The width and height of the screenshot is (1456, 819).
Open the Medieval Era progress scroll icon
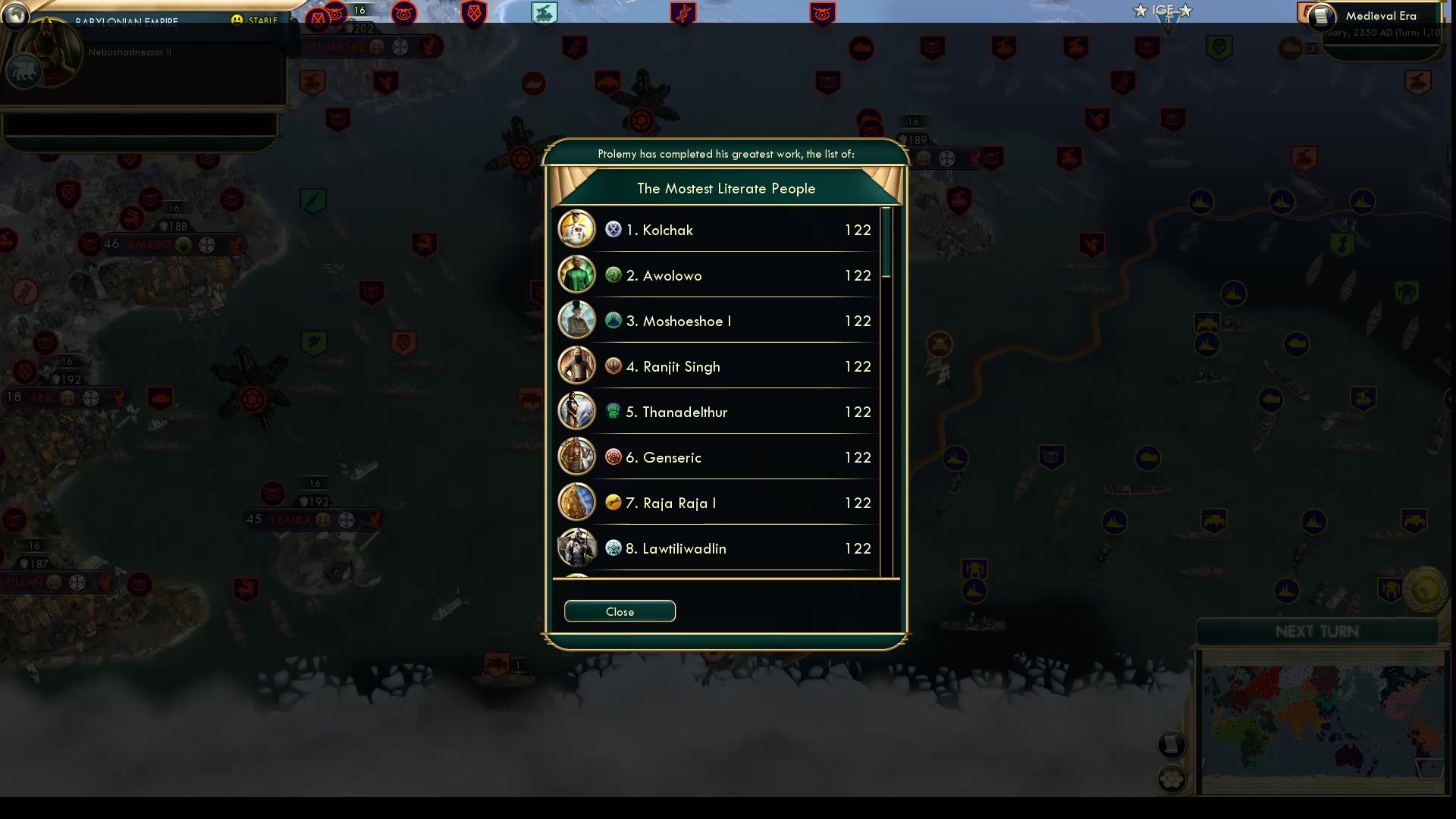click(x=1323, y=17)
